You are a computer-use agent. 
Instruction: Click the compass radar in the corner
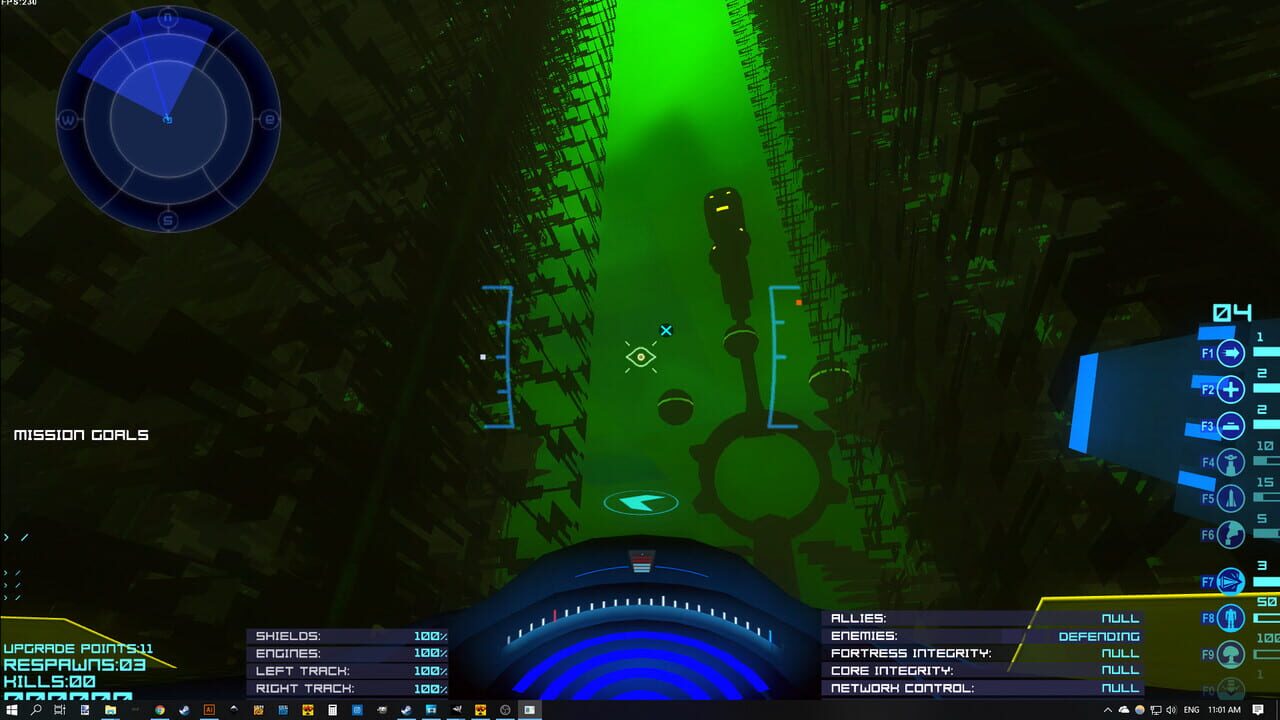coord(167,119)
